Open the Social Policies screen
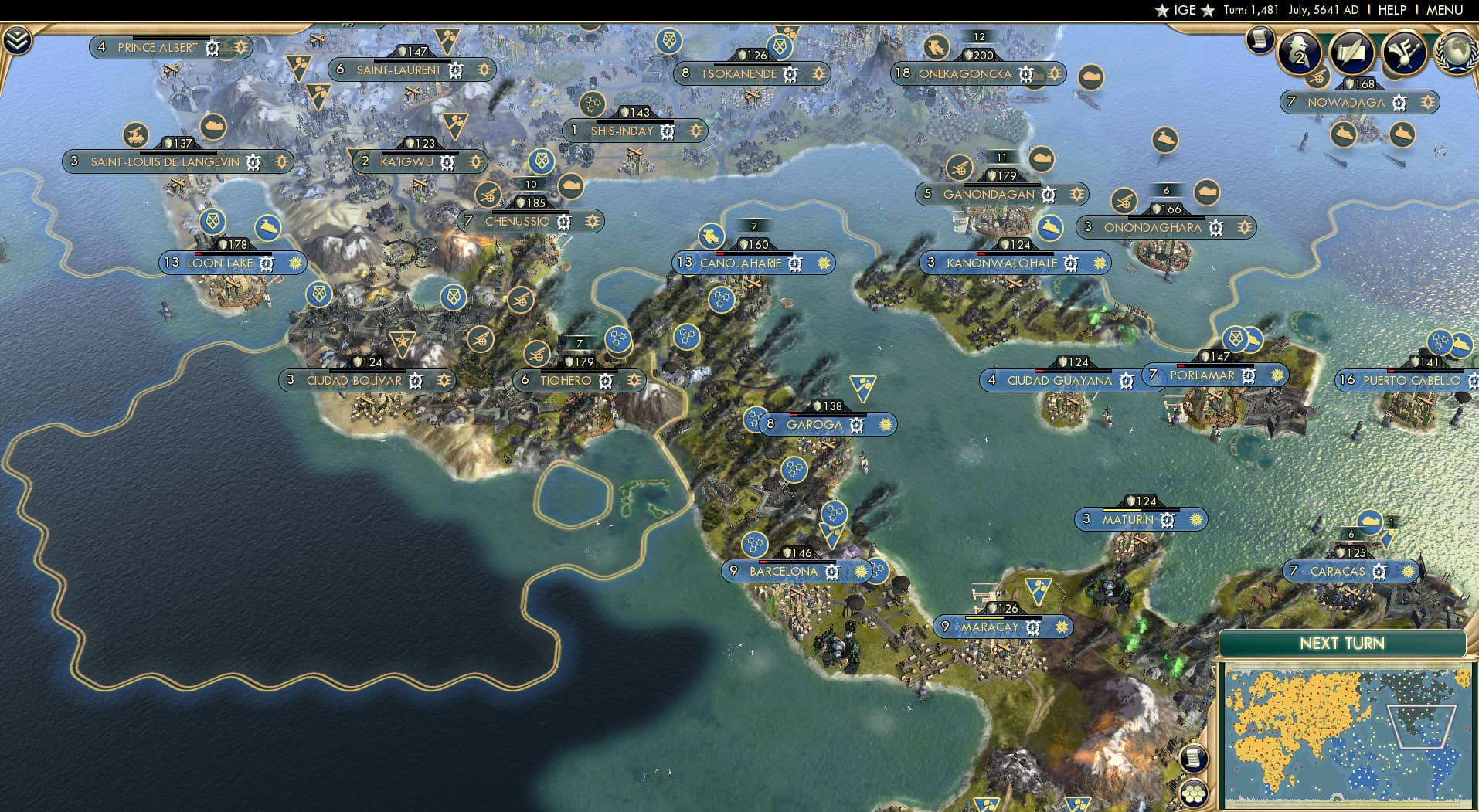 tap(1351, 53)
